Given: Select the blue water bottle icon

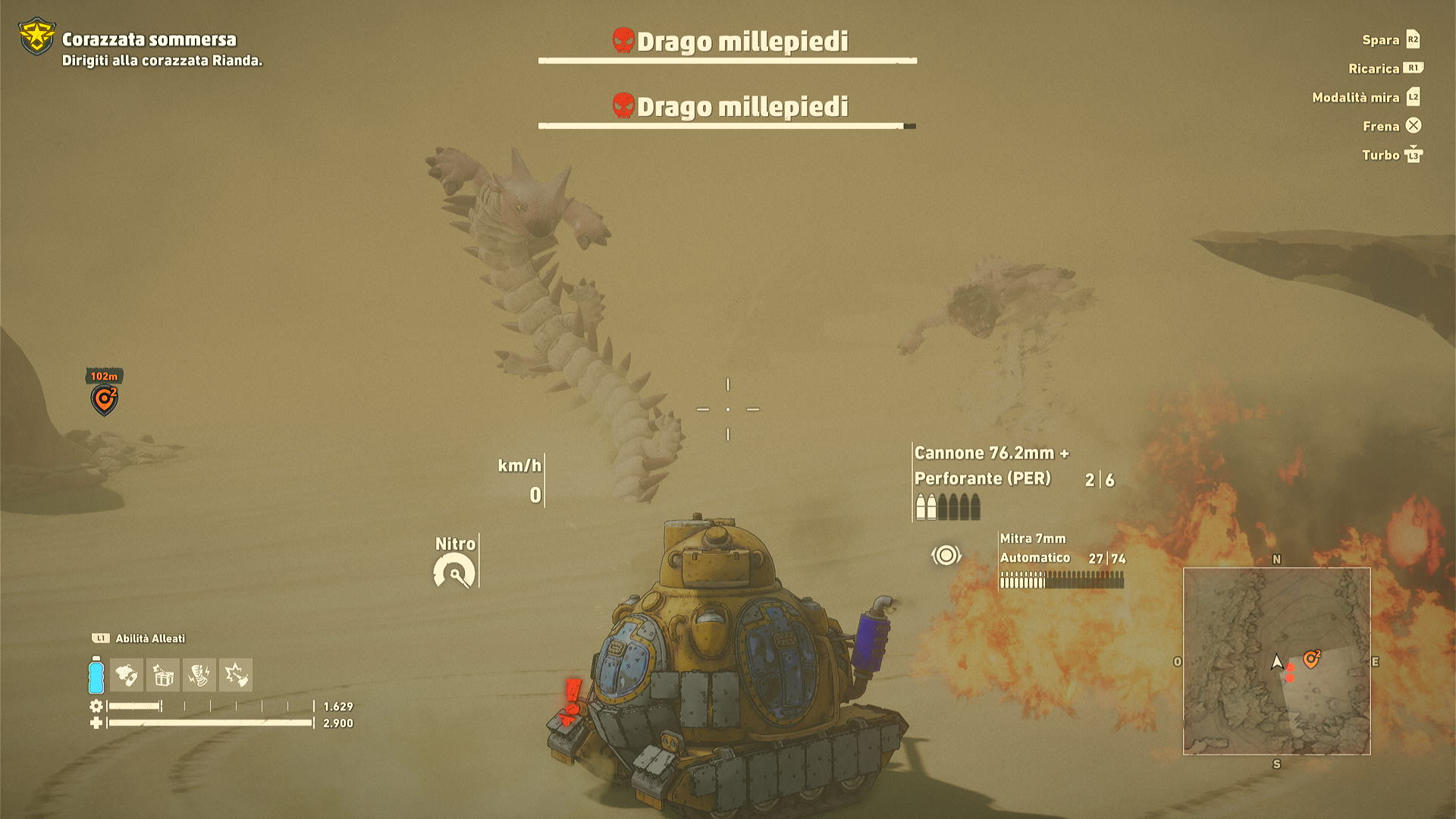Looking at the screenshot, I should [96, 675].
